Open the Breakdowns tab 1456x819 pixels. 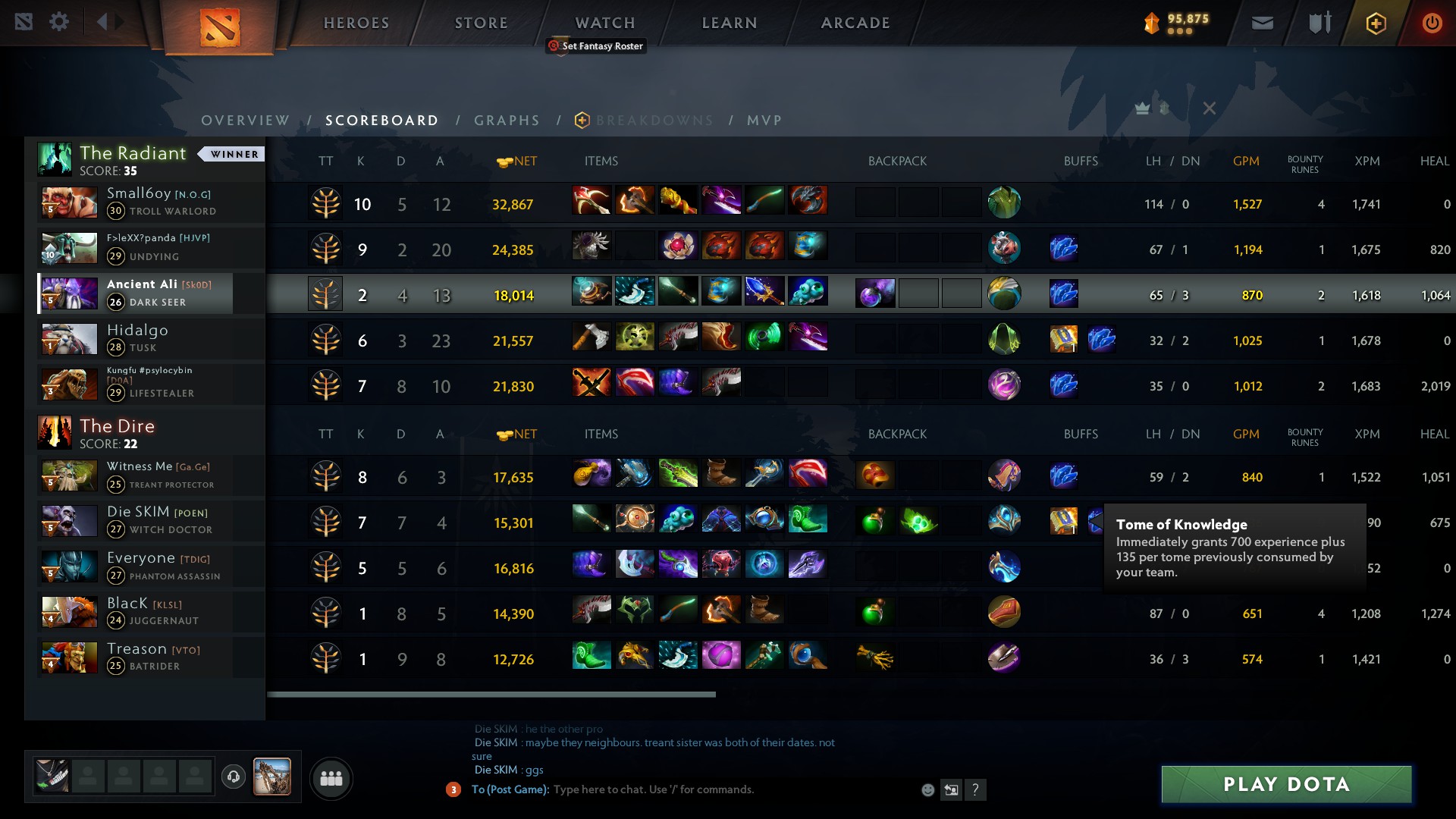click(x=654, y=121)
